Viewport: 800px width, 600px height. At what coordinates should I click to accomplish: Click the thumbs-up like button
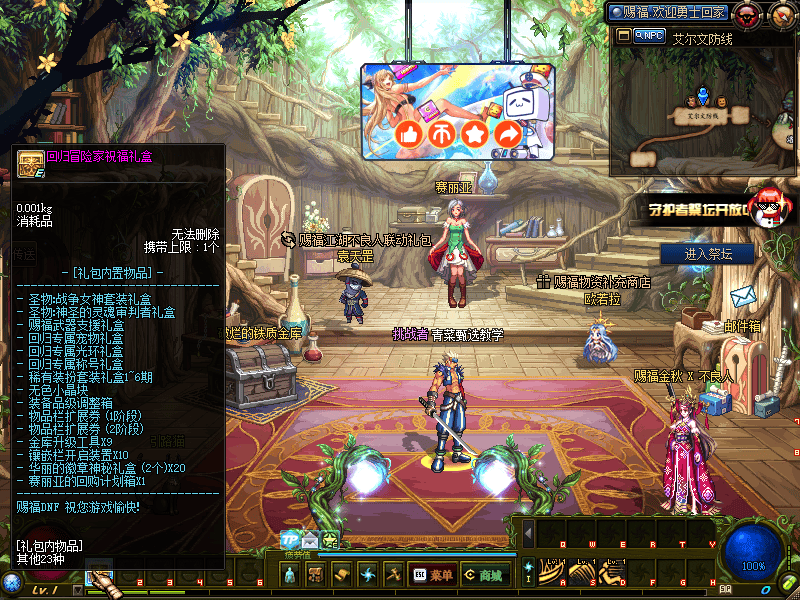pos(409,133)
